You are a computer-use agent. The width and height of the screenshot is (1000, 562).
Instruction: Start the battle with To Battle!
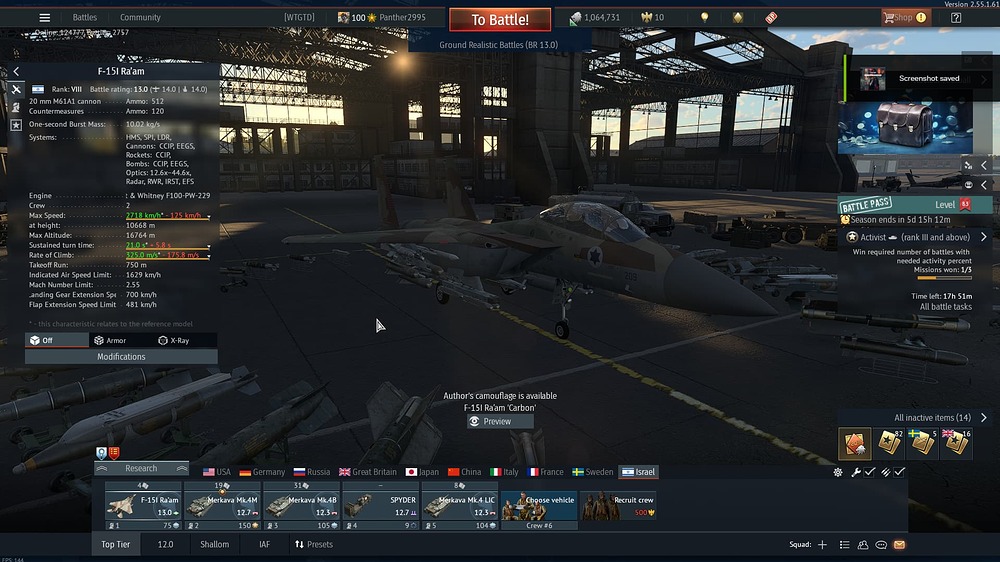(500, 20)
